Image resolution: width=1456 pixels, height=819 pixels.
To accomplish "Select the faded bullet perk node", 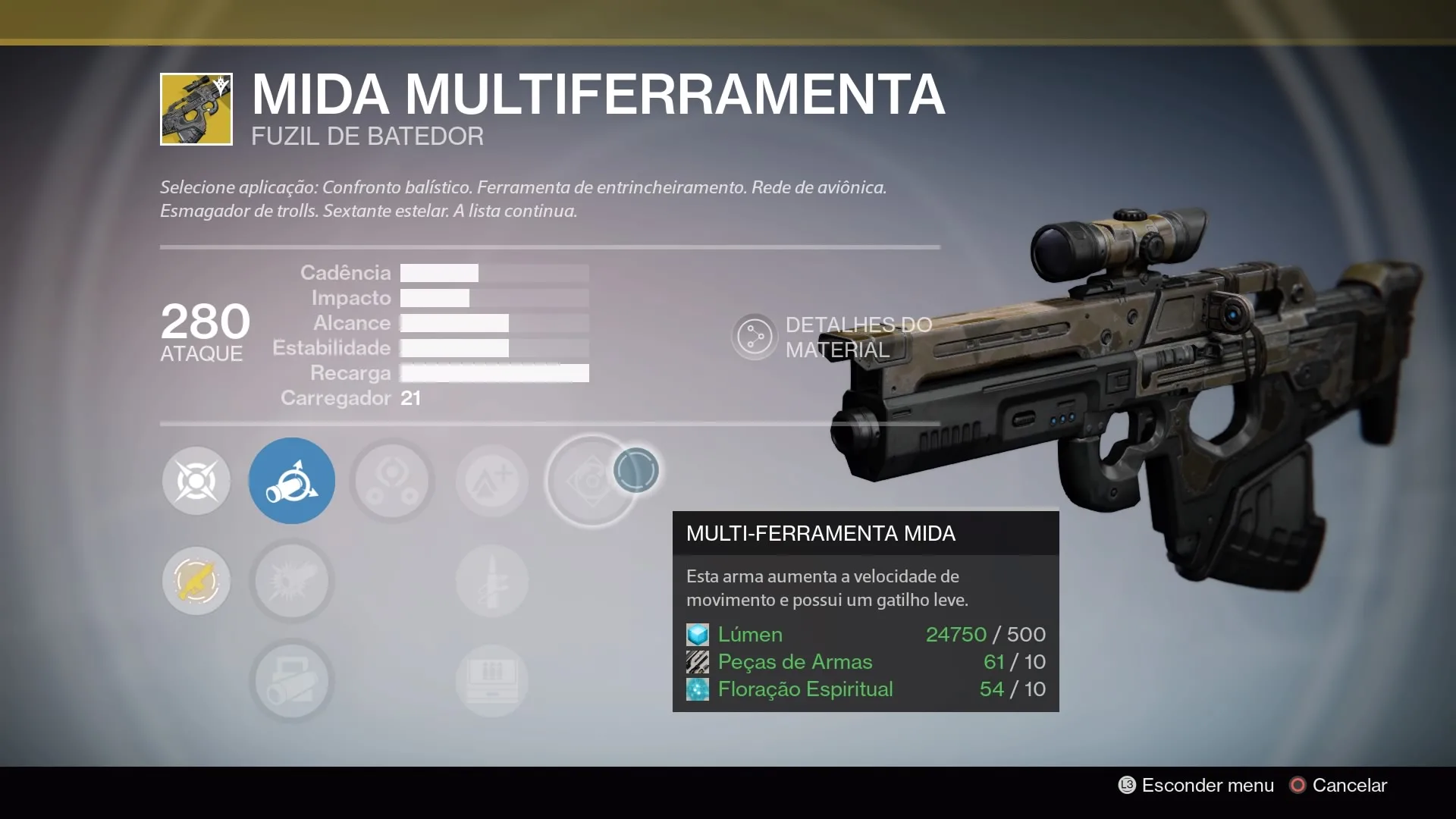I will [492, 581].
